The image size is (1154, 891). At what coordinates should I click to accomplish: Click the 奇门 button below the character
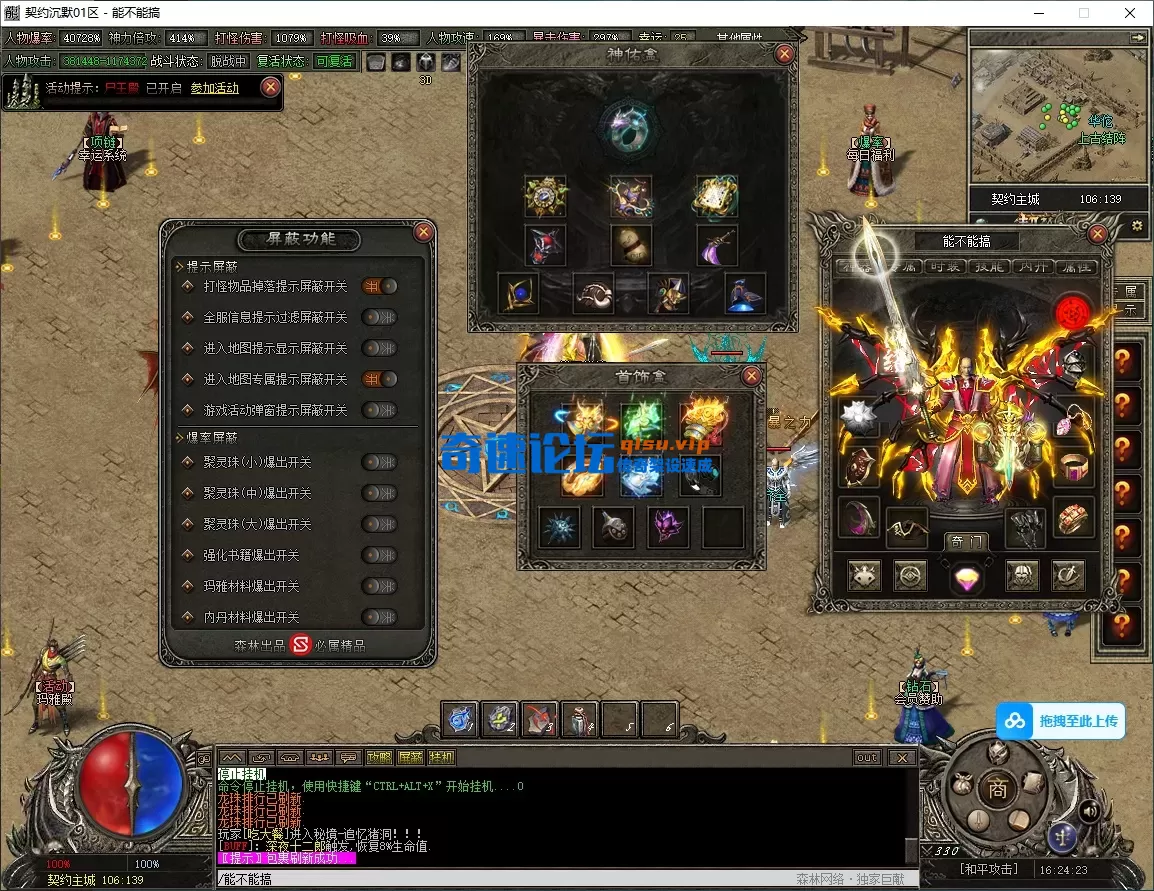click(966, 540)
